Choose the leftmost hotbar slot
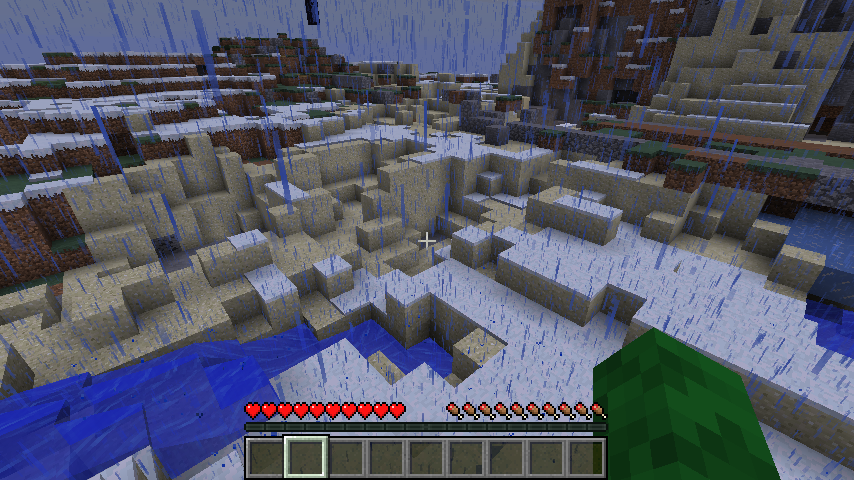This screenshot has height=480, width=854. click(266, 457)
